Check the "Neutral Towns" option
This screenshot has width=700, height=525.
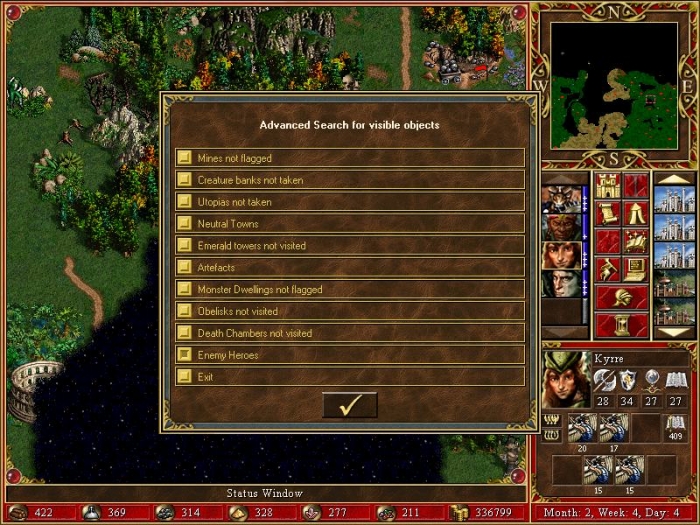coord(184,224)
